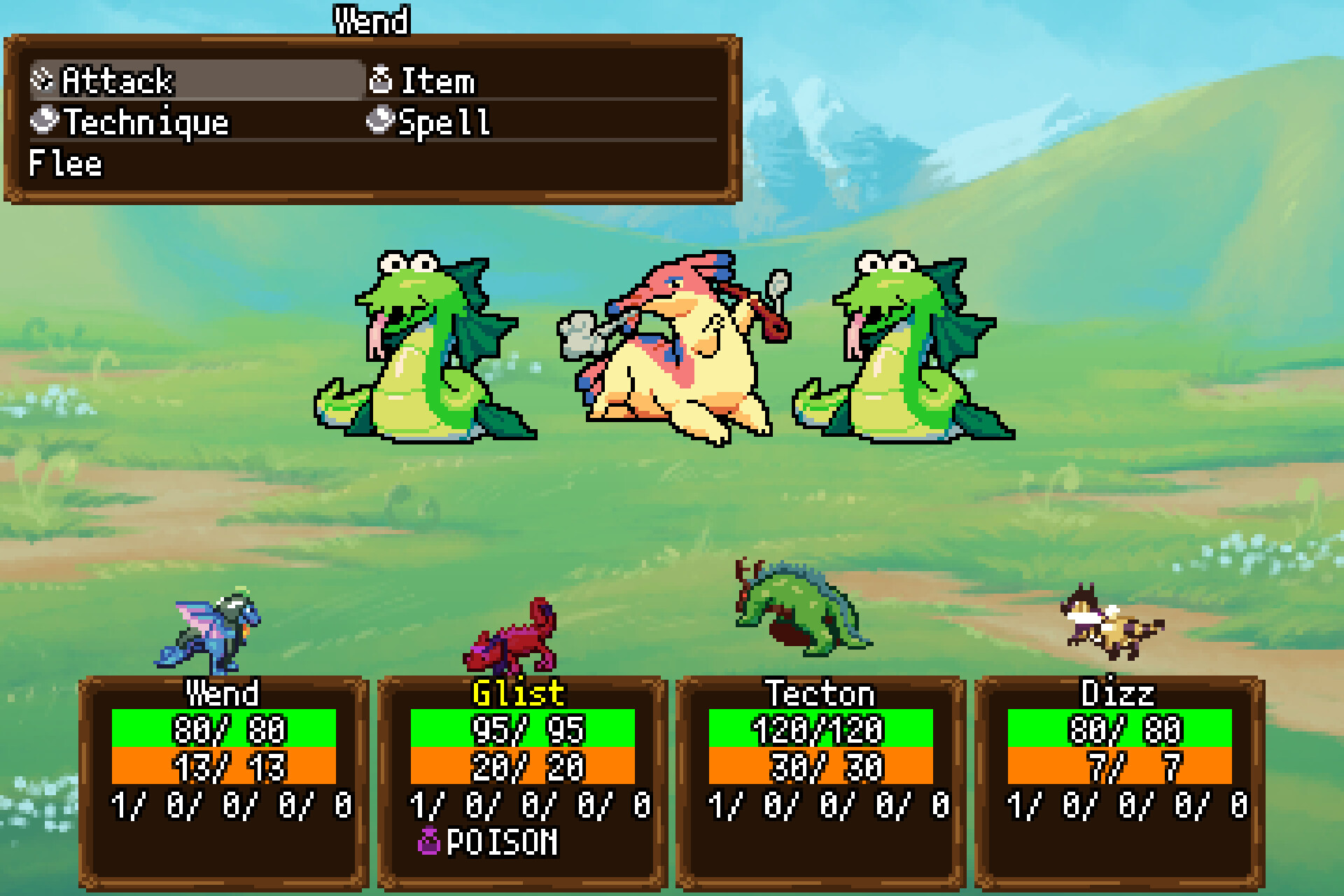Screen dimensions: 1344x896
Task: Select the Item option
Action: [437, 80]
